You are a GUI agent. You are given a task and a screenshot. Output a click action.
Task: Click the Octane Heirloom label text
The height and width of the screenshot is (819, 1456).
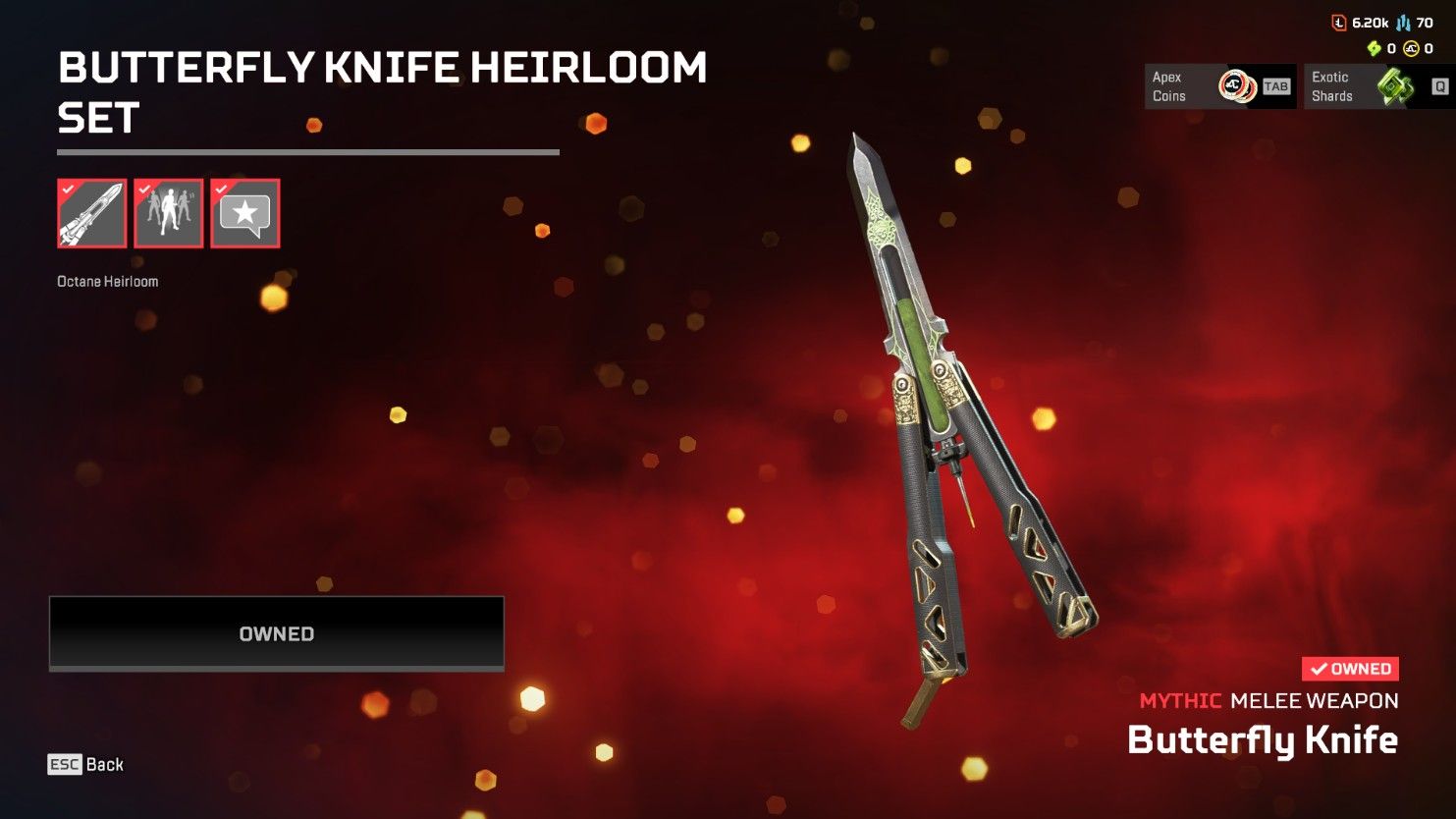[x=108, y=280]
